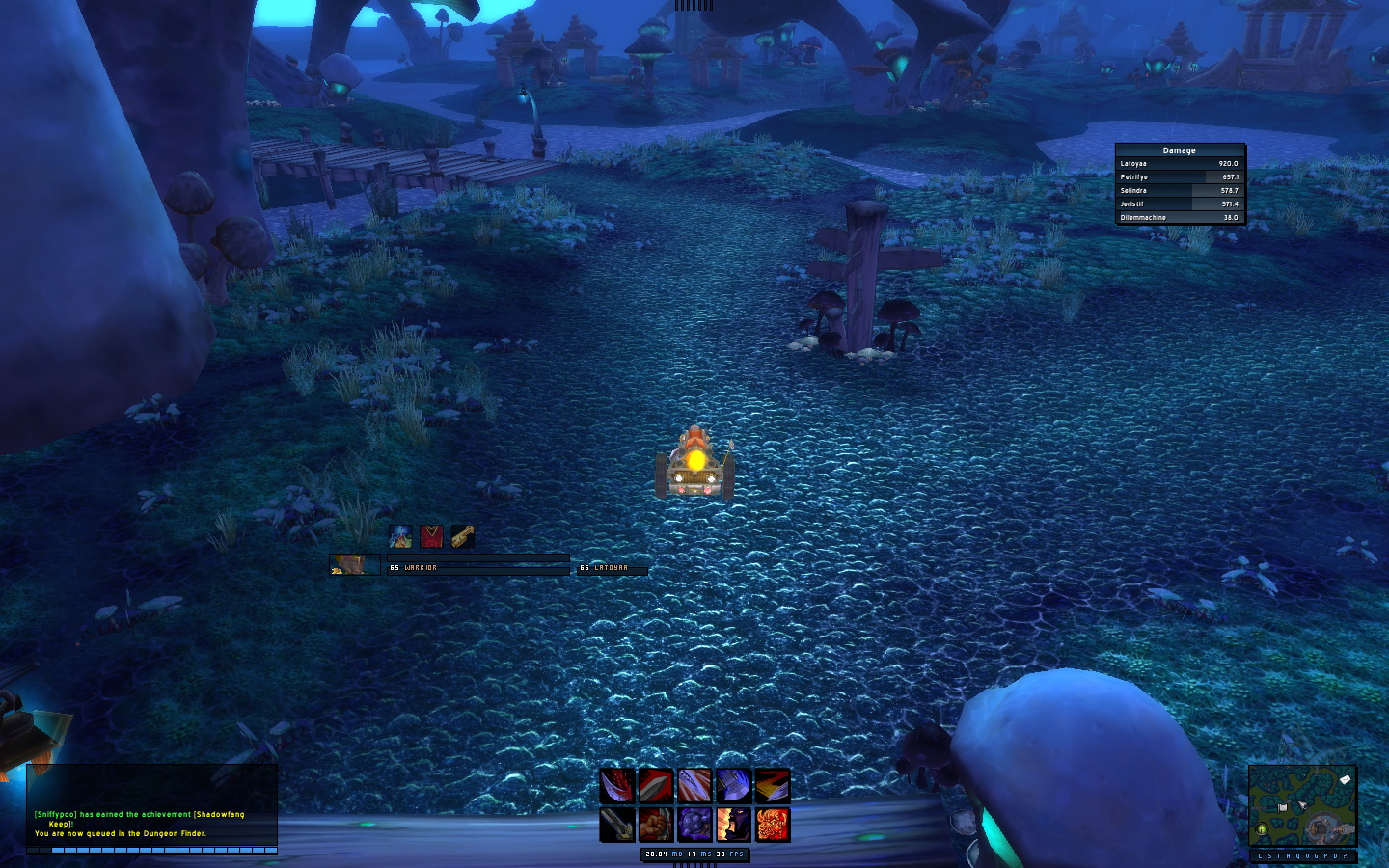Open the minimap
1389x868 pixels.
pyautogui.click(x=1302, y=806)
